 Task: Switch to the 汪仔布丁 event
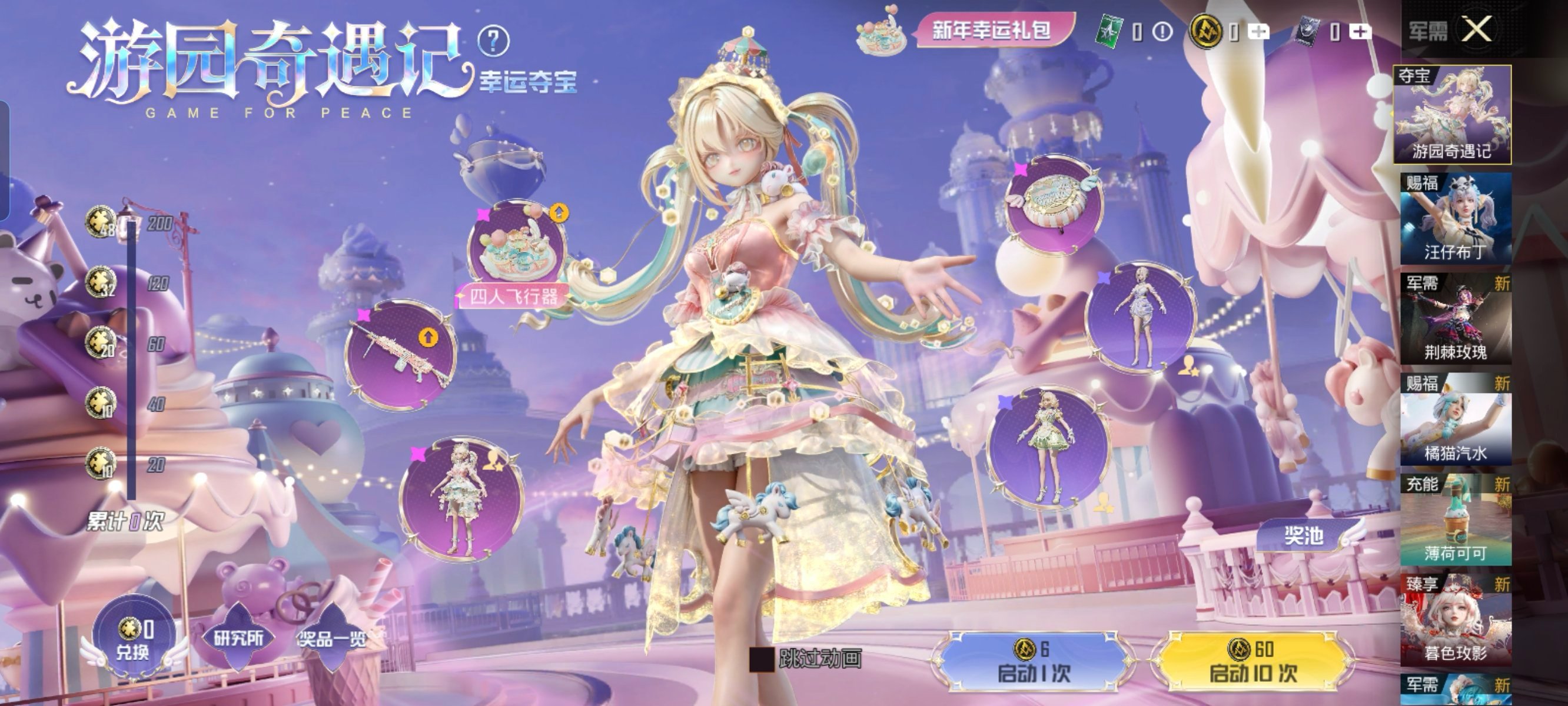tap(1456, 218)
